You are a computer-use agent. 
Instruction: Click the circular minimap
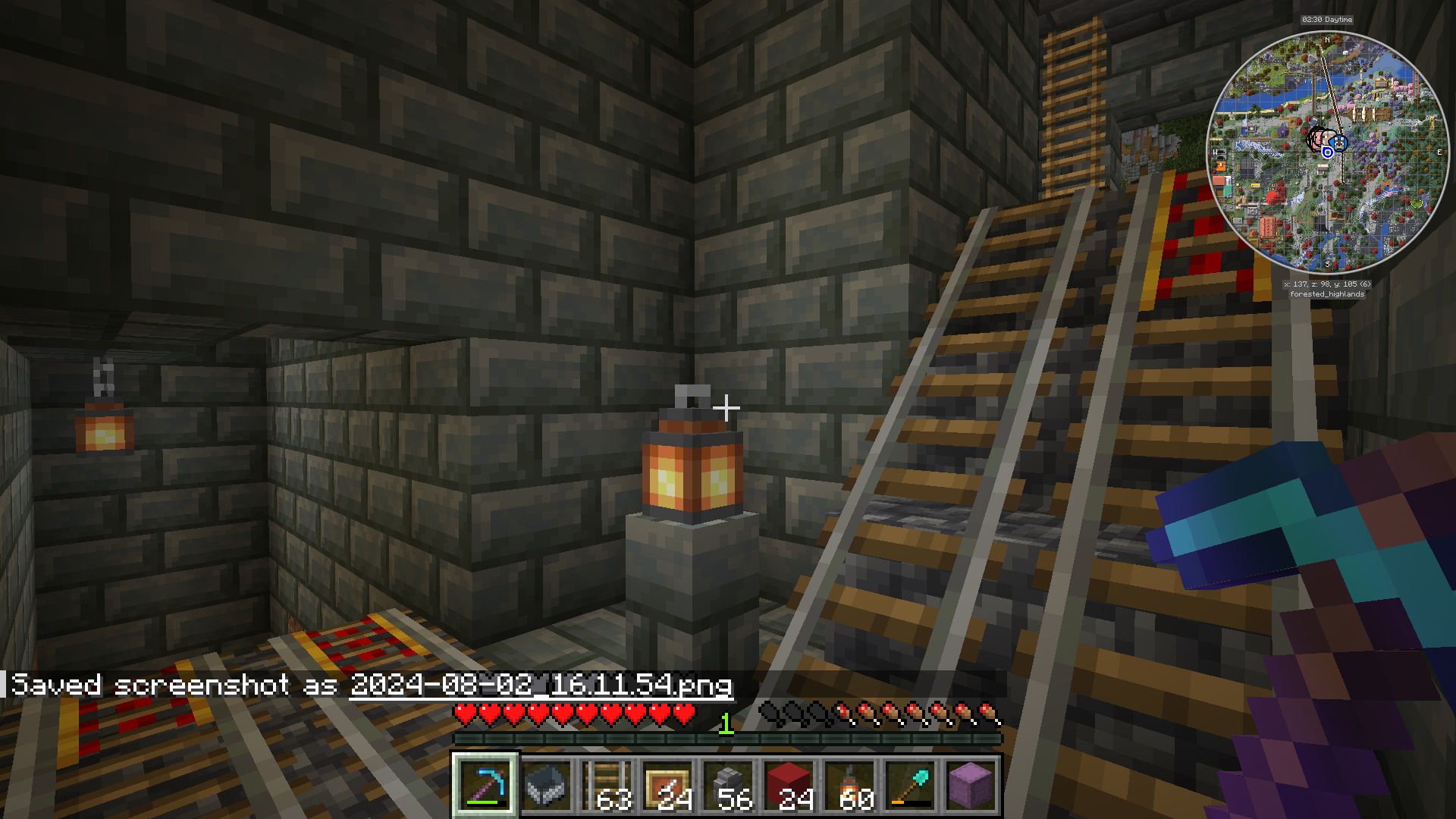coord(1327,152)
